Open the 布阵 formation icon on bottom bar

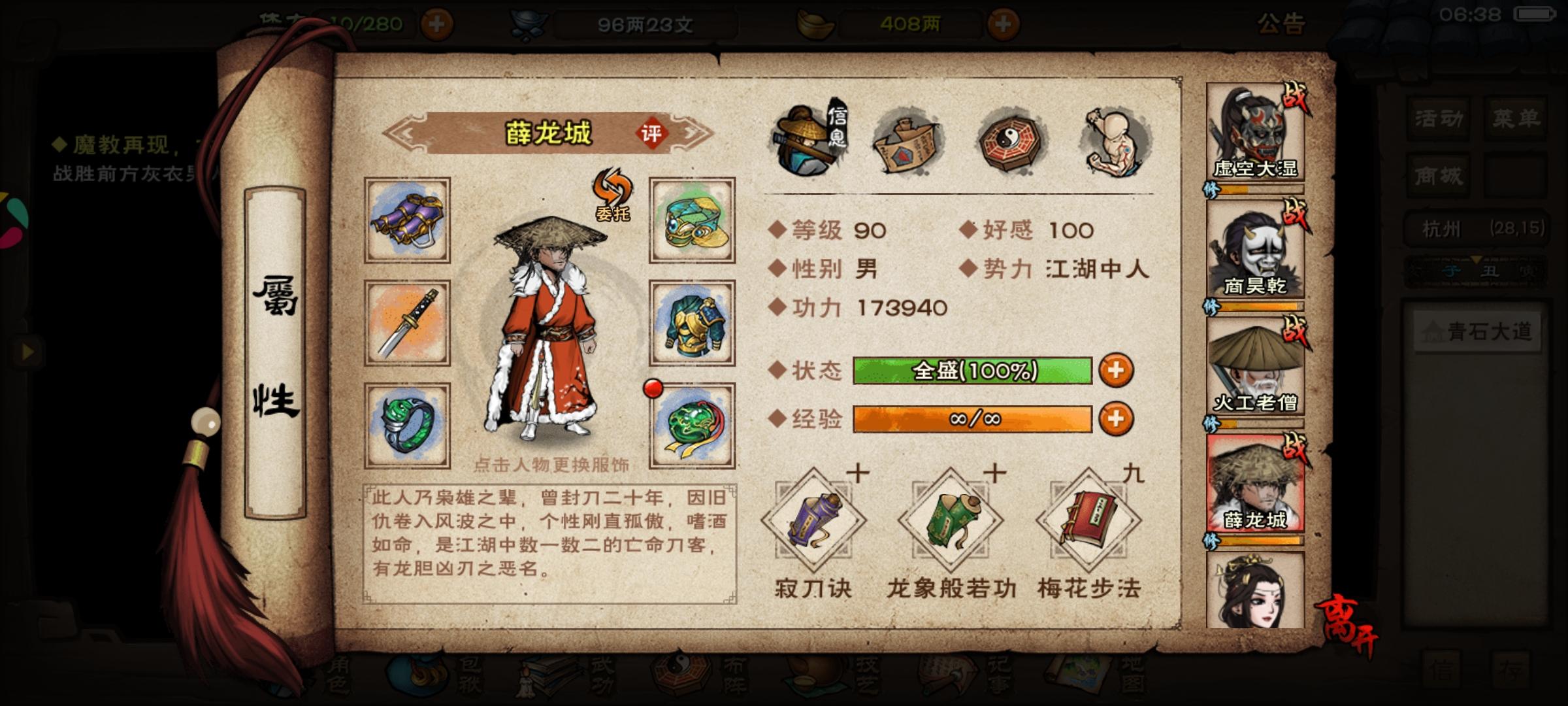(x=679, y=675)
